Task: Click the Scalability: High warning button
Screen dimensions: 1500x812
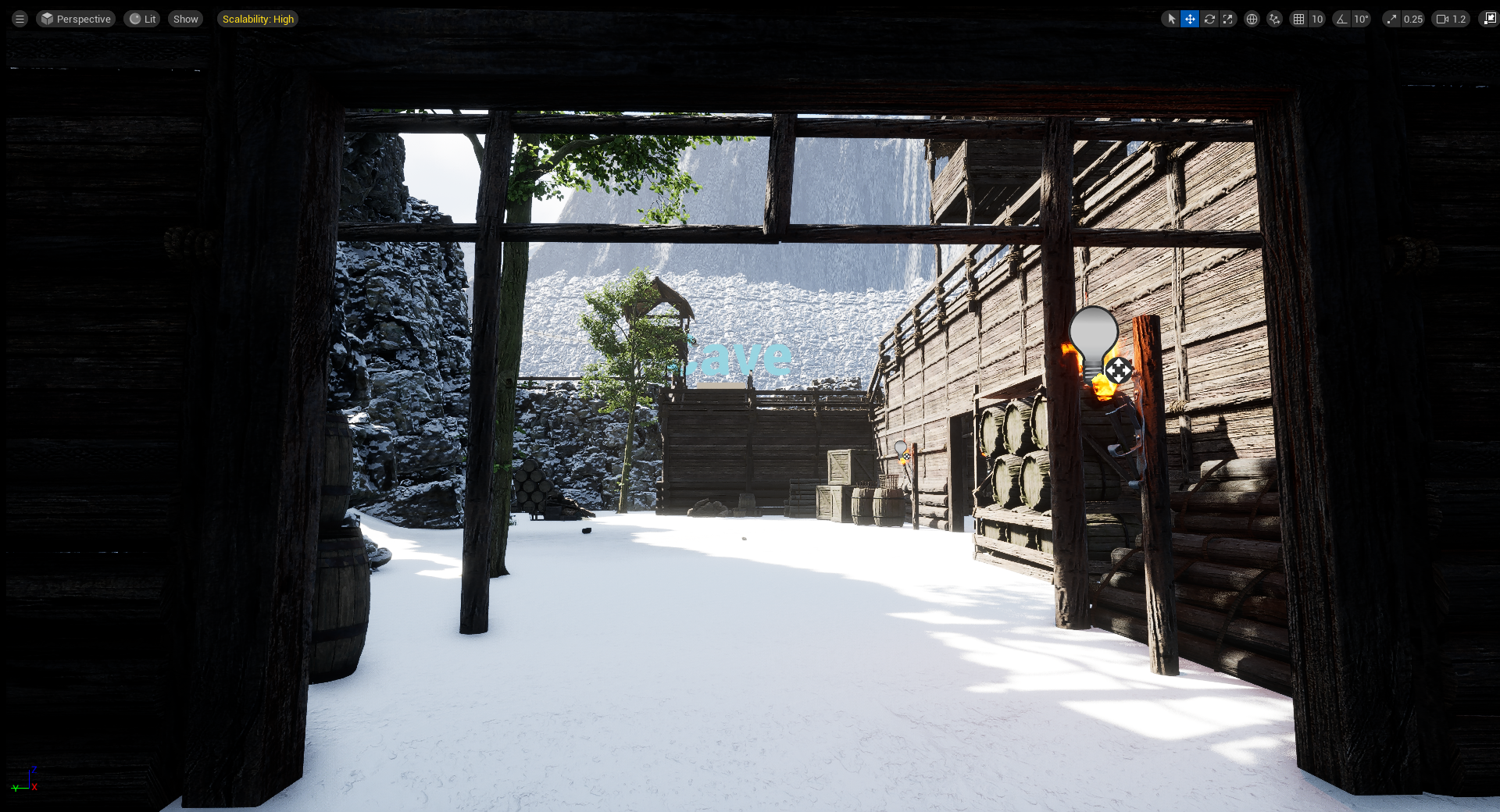Action: tap(258, 19)
